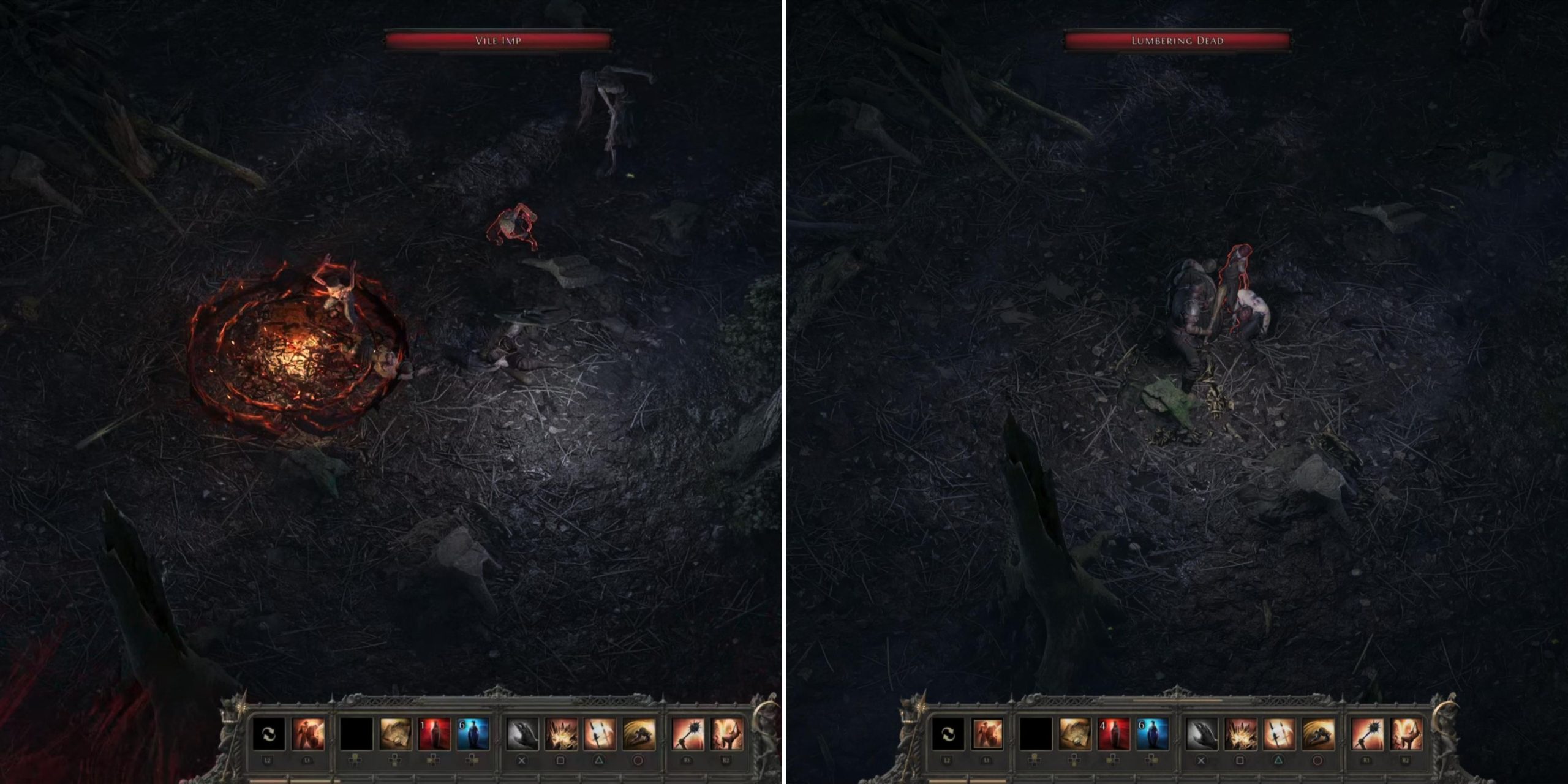1568x784 pixels.
Task: Activate the ground explosion skill in the Lumbering Dead panel
Action: (1240, 734)
